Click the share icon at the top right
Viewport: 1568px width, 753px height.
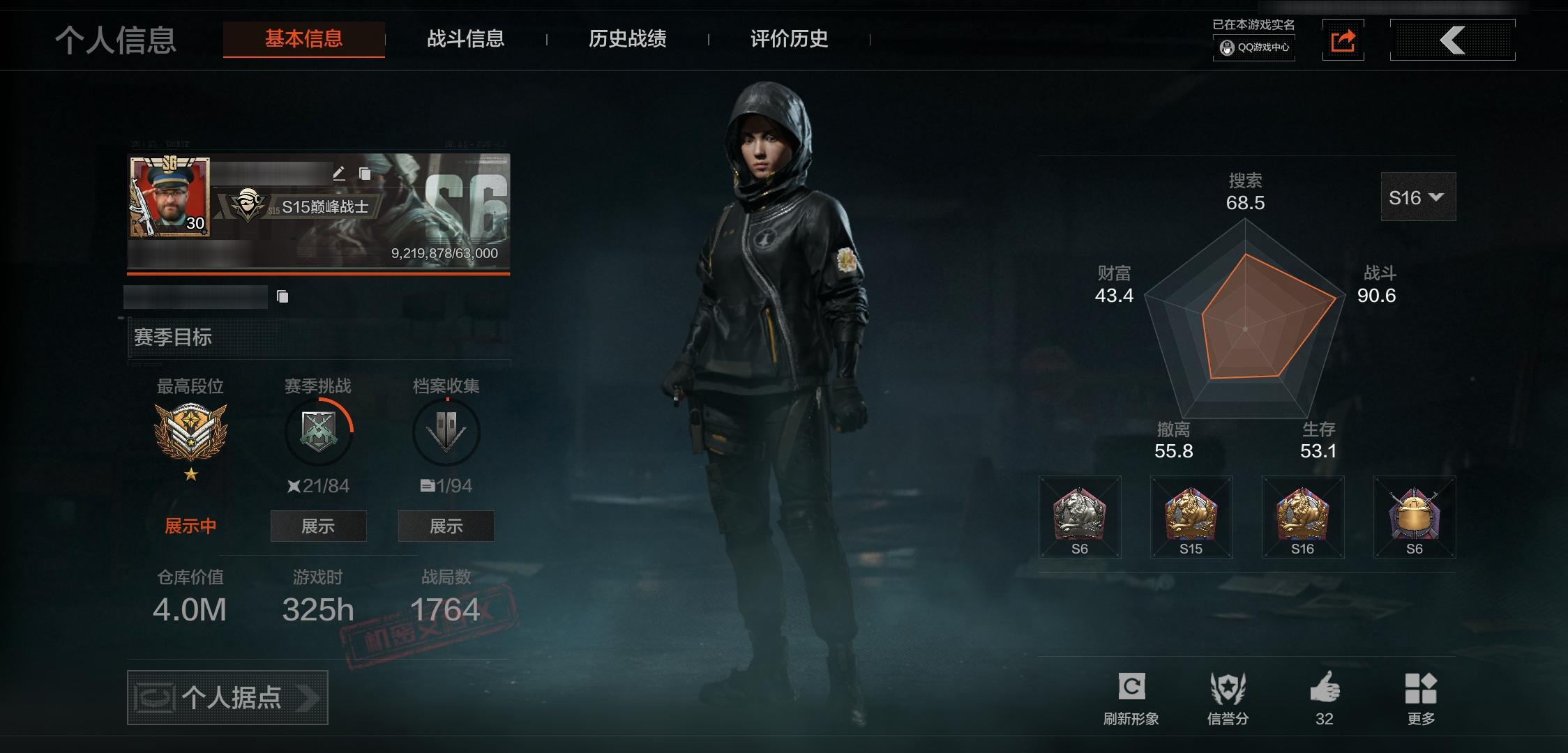click(x=1343, y=40)
